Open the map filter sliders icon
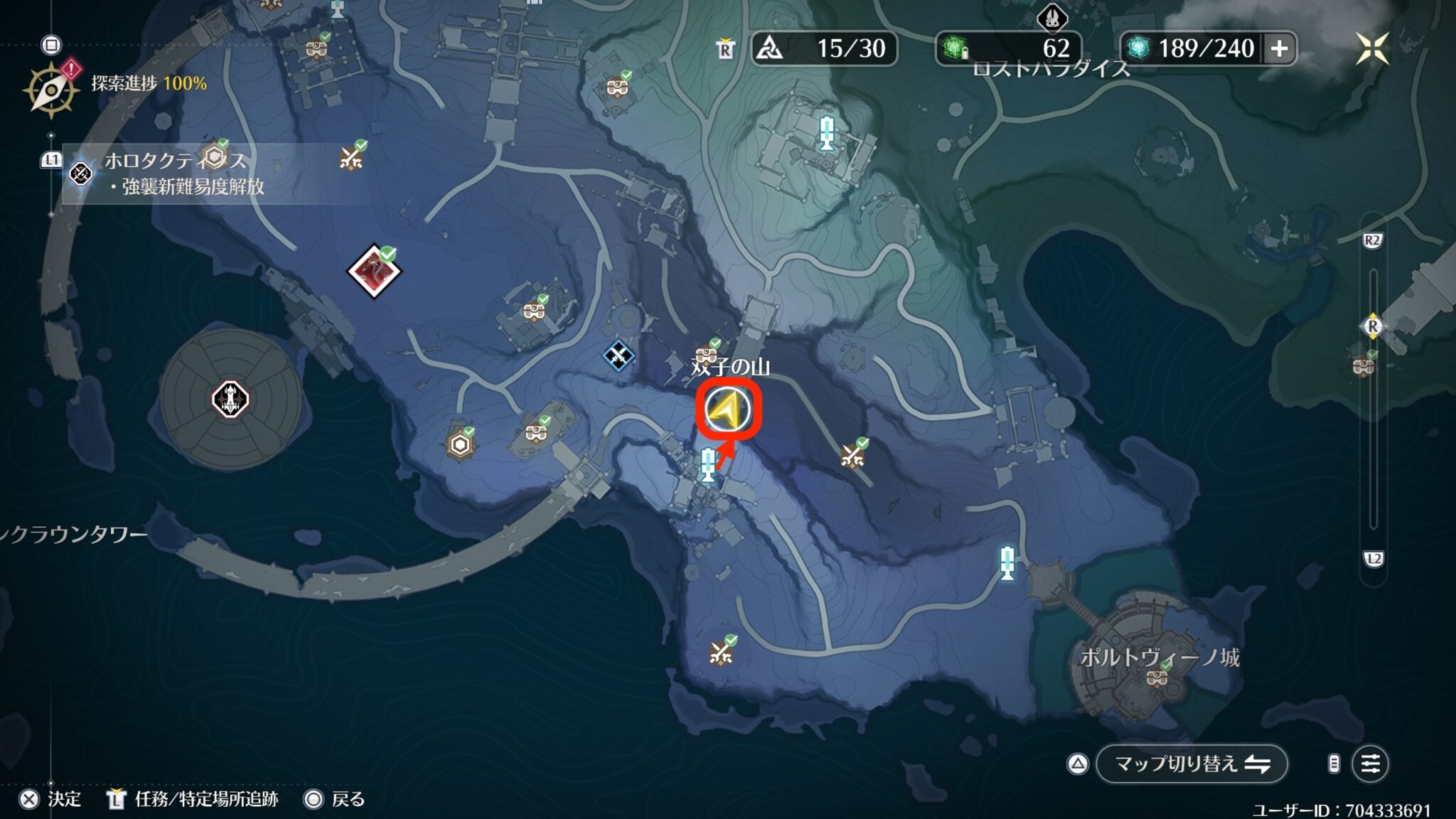Viewport: 1456px width, 819px height. [x=1370, y=764]
